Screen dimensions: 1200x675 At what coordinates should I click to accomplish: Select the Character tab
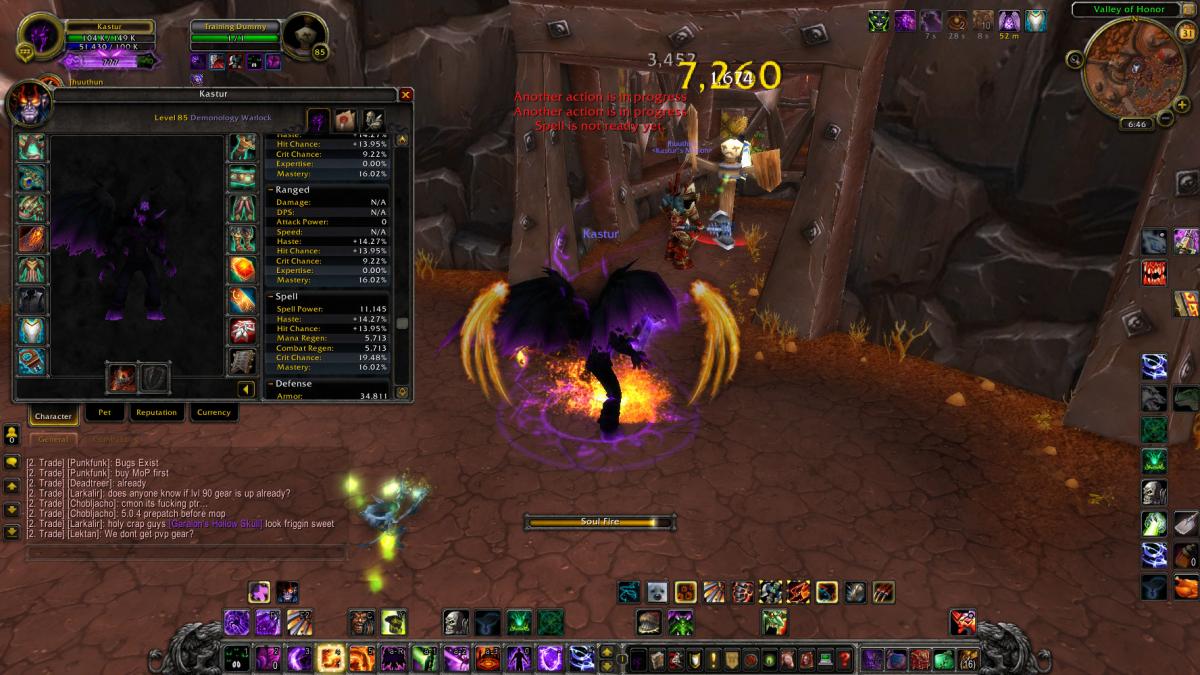[53, 415]
